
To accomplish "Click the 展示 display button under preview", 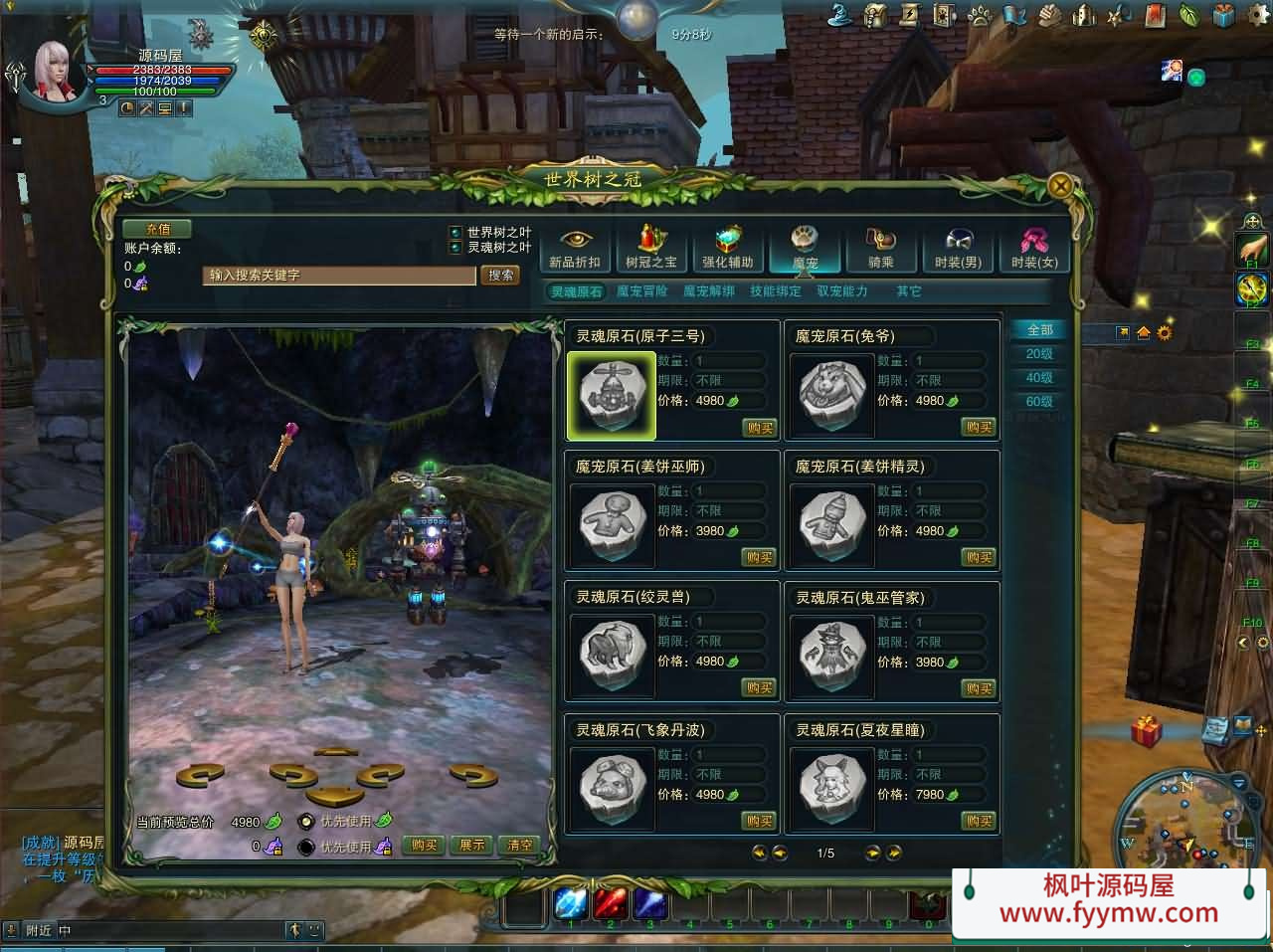I will [471, 846].
